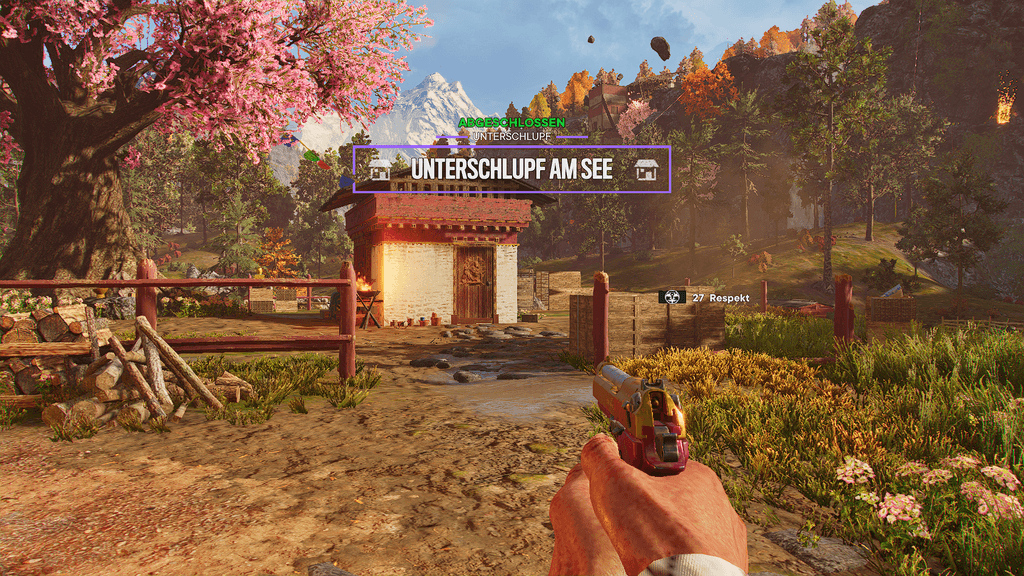
Task: Click the Unterschlupf am See banner
Action: (x=511, y=169)
